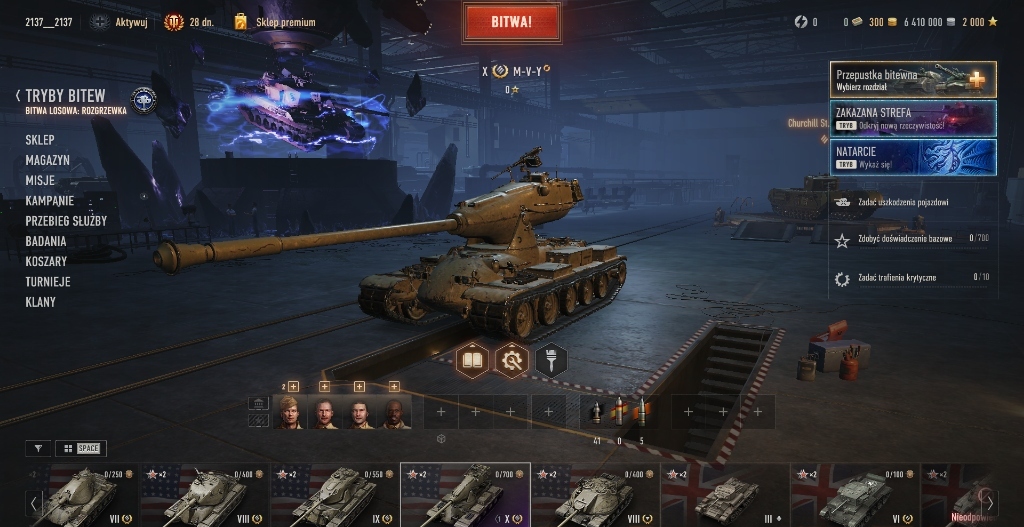Open the Przepustka bitewna banner

coord(912,79)
